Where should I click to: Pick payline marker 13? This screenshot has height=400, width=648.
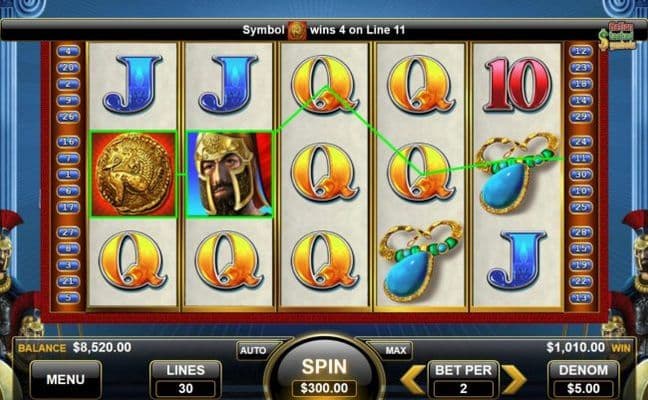click(x=579, y=298)
